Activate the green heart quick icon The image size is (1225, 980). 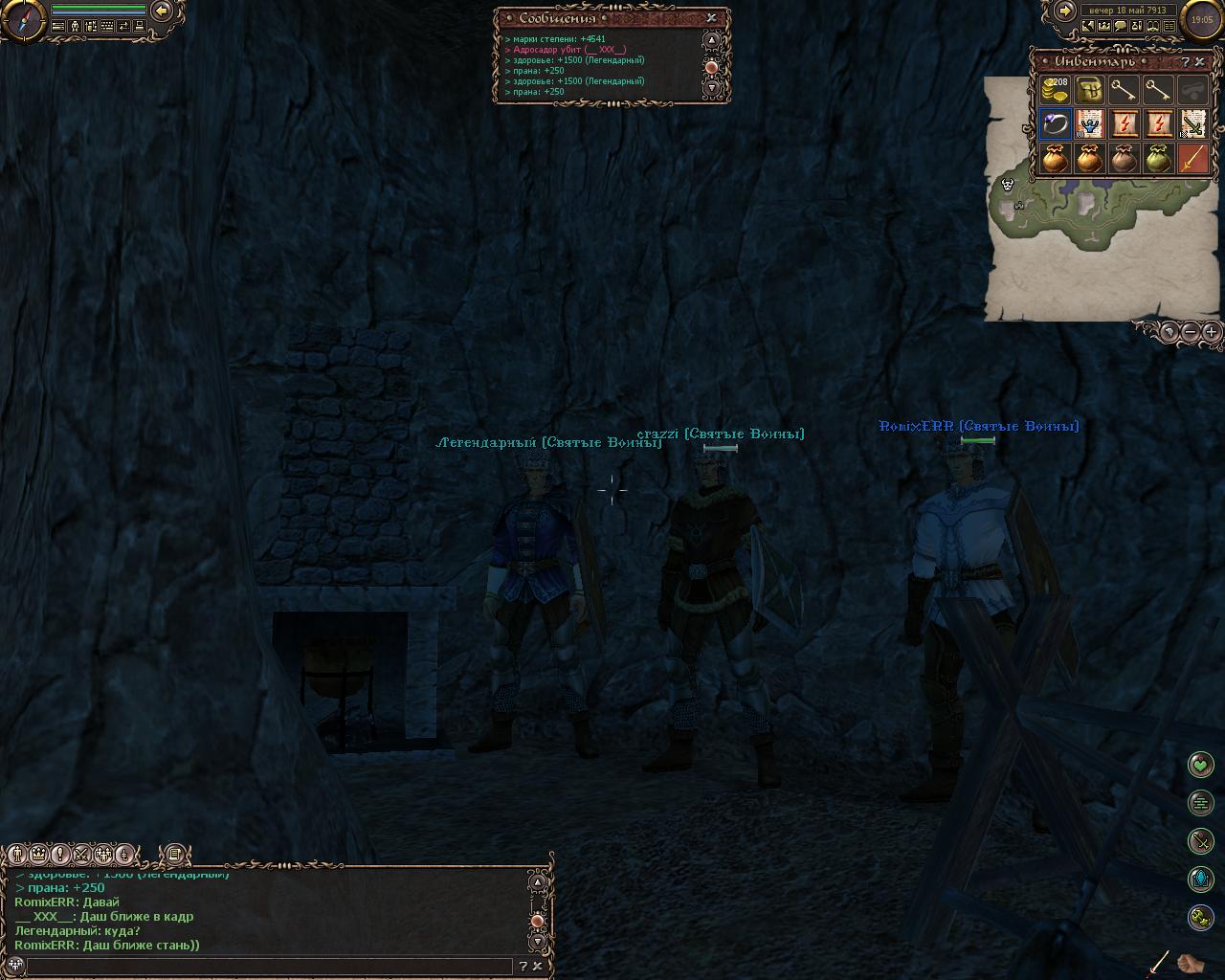click(x=1200, y=764)
